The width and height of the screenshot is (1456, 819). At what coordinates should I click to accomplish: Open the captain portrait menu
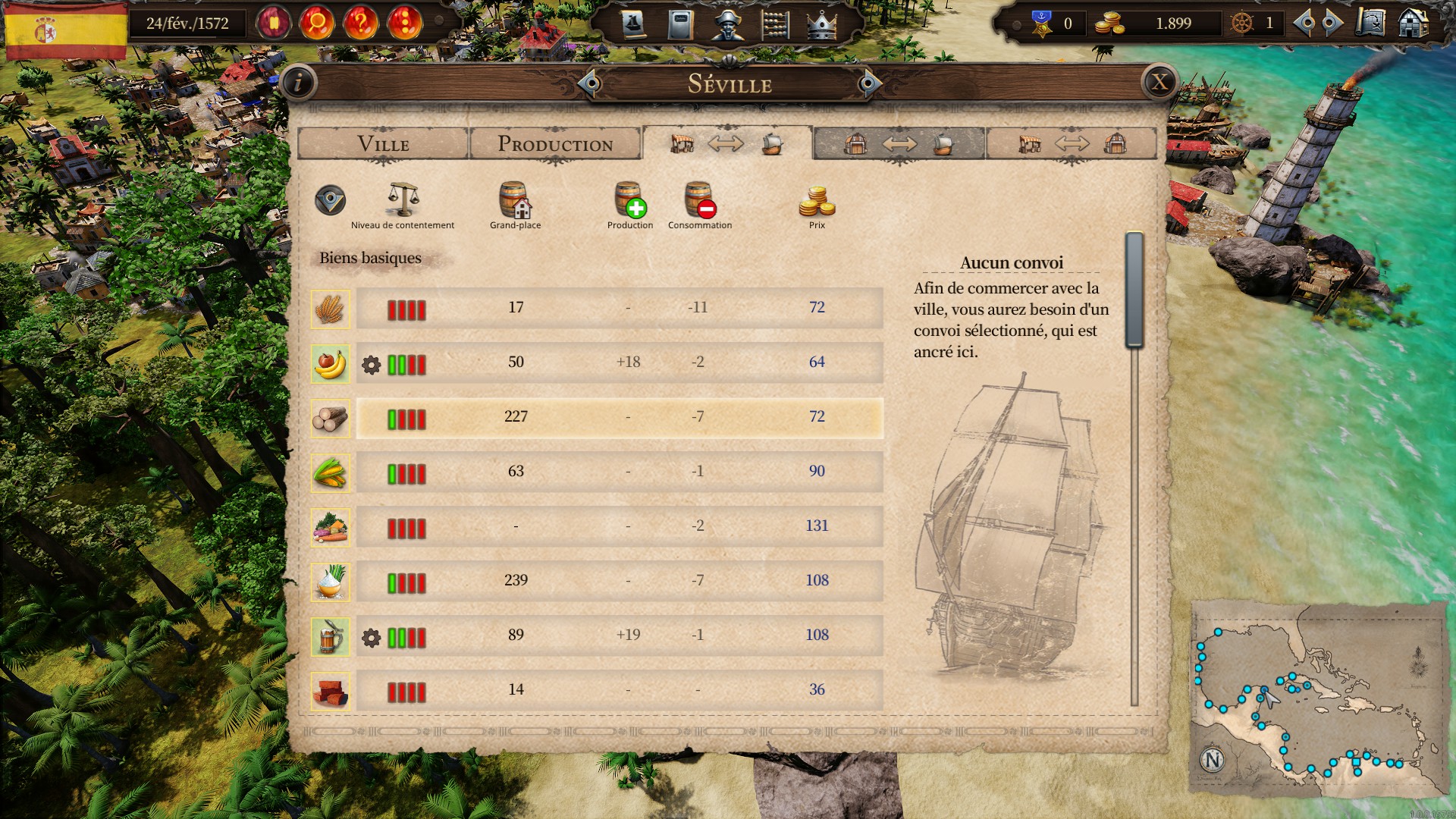tap(727, 25)
